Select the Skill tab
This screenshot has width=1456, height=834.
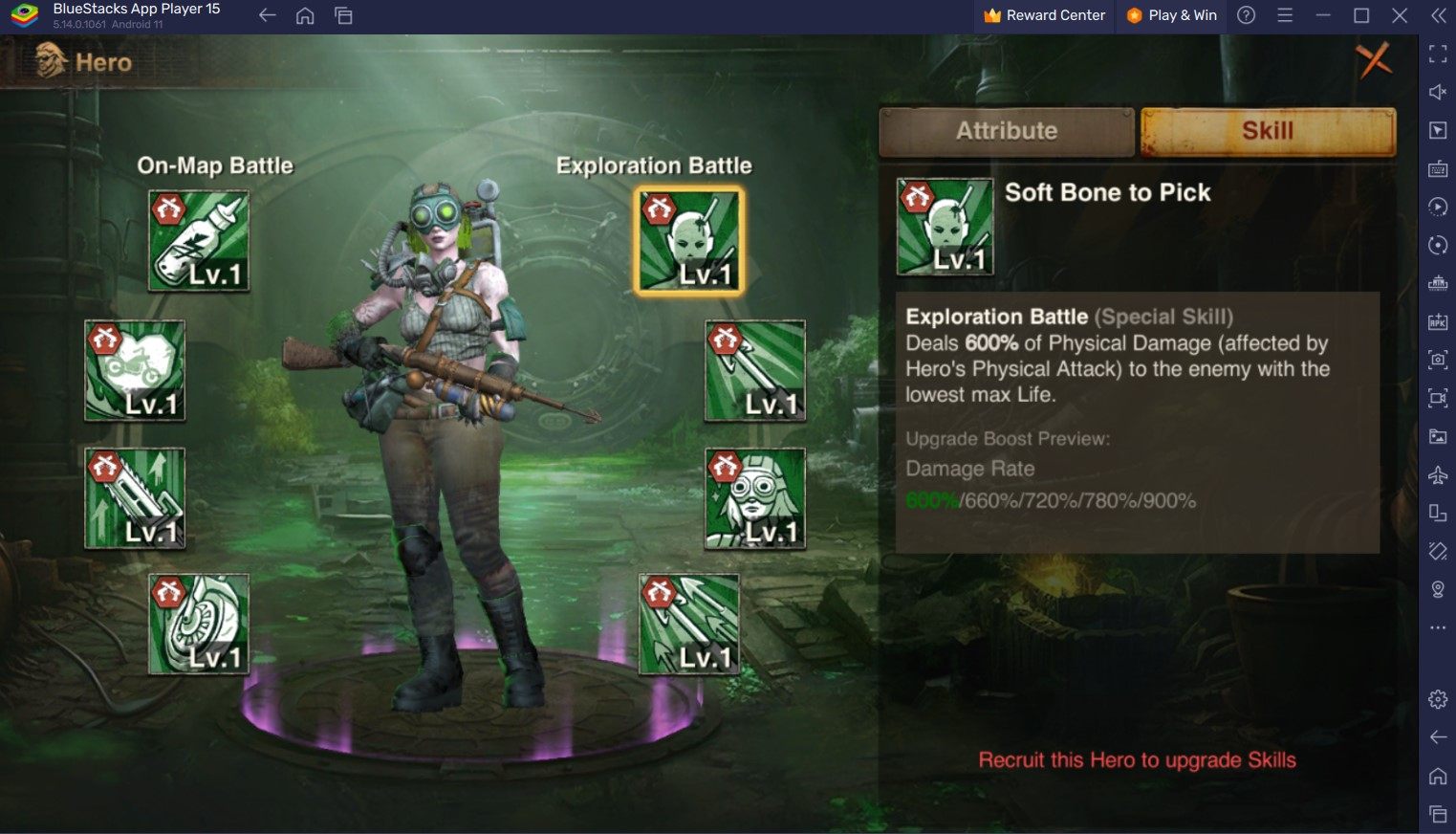[x=1268, y=131]
